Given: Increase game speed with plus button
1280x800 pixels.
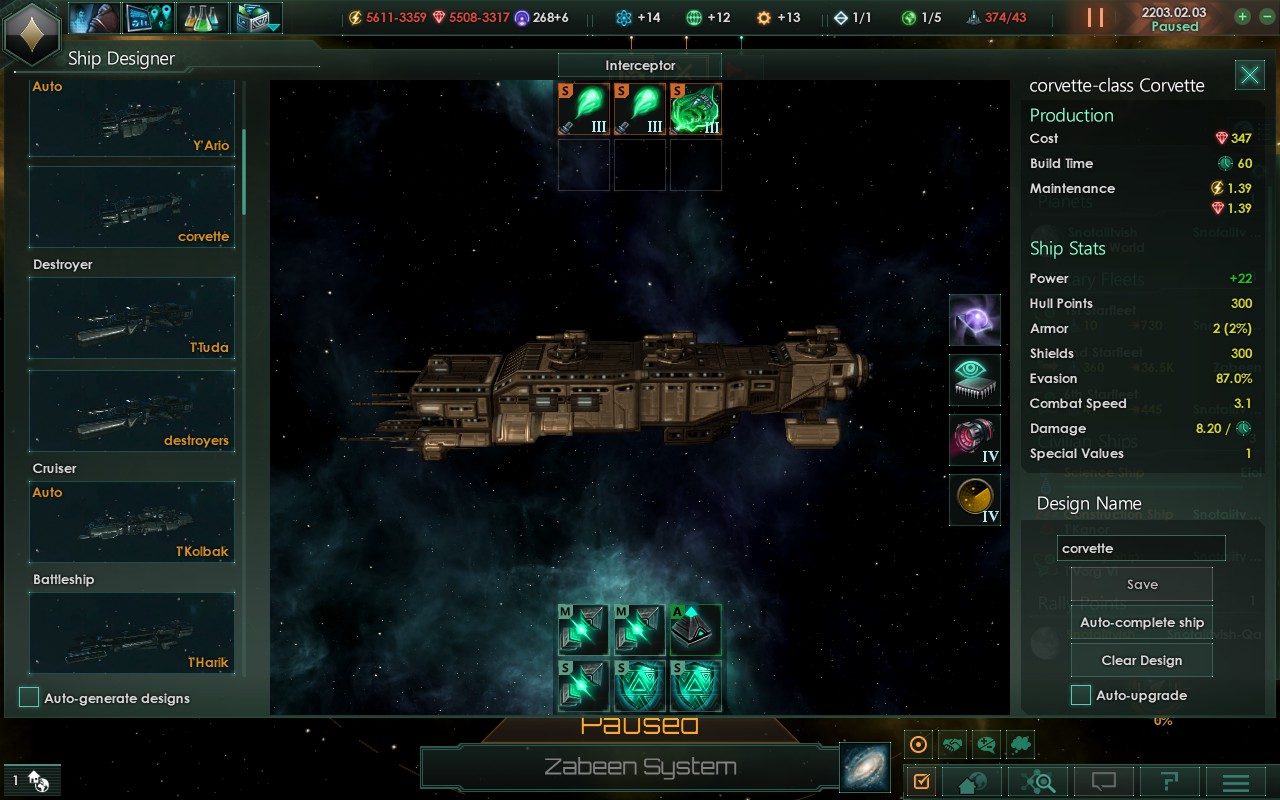Looking at the screenshot, I should click(x=1242, y=17).
